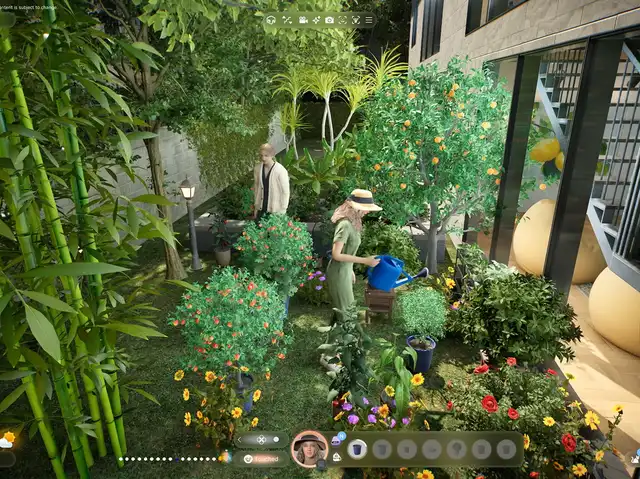The image size is (640, 479).
Task: Click the camera photo mode icon
Action: tap(329, 20)
